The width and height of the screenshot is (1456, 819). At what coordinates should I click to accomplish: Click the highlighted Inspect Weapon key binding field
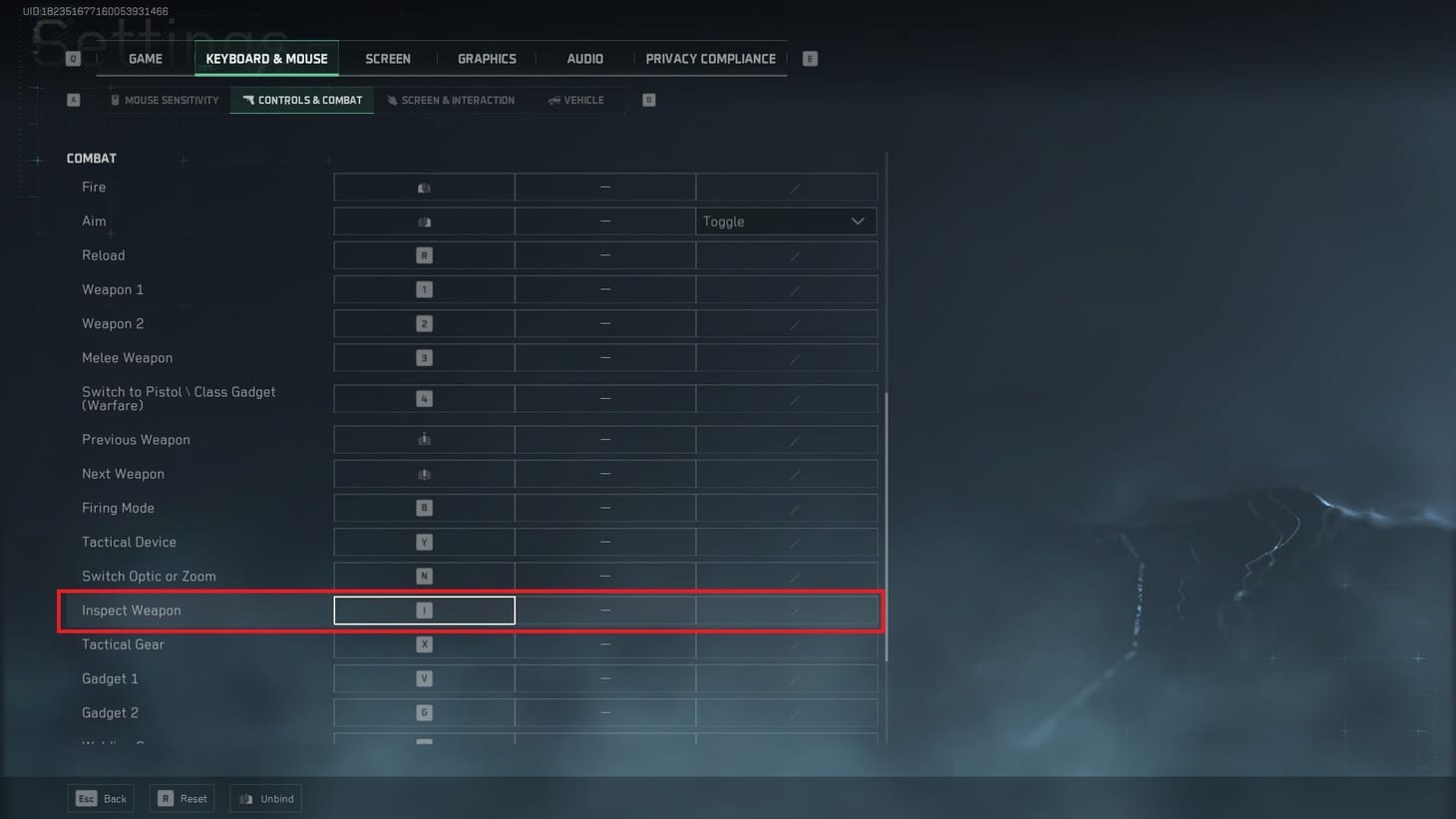click(423, 610)
